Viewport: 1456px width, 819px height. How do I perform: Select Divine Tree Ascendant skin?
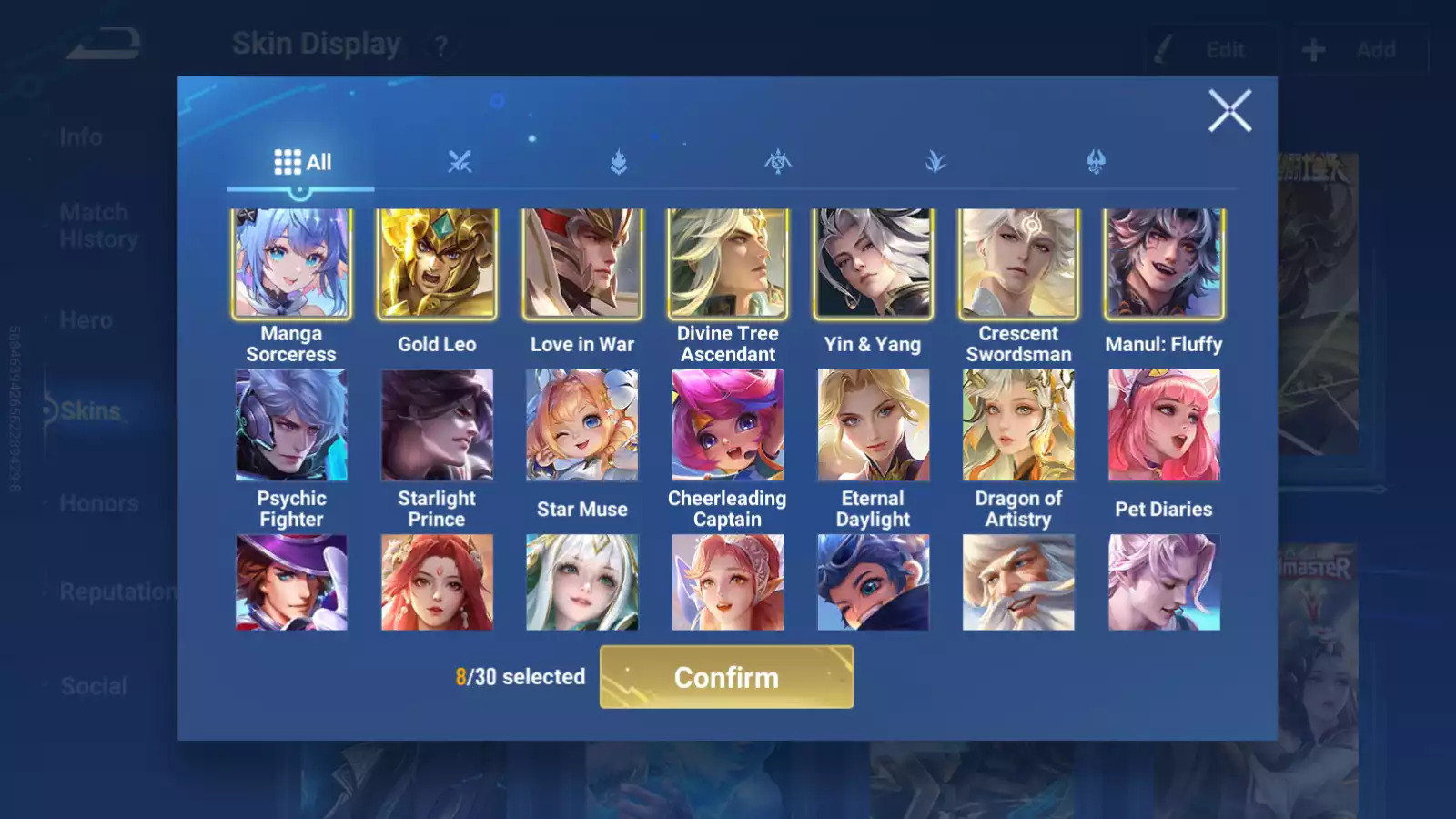click(x=728, y=264)
